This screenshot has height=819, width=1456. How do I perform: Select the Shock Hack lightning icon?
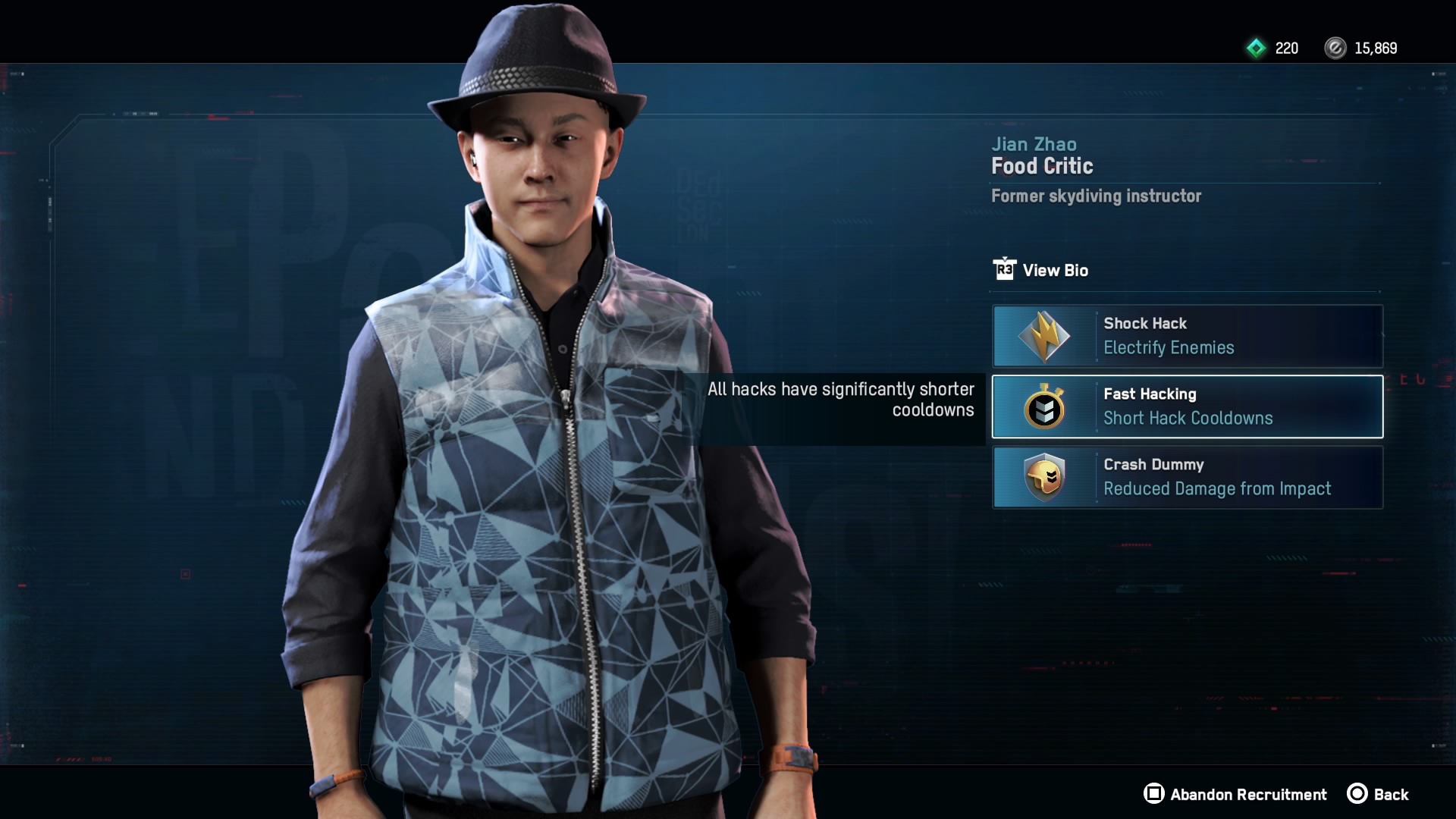[x=1045, y=336]
